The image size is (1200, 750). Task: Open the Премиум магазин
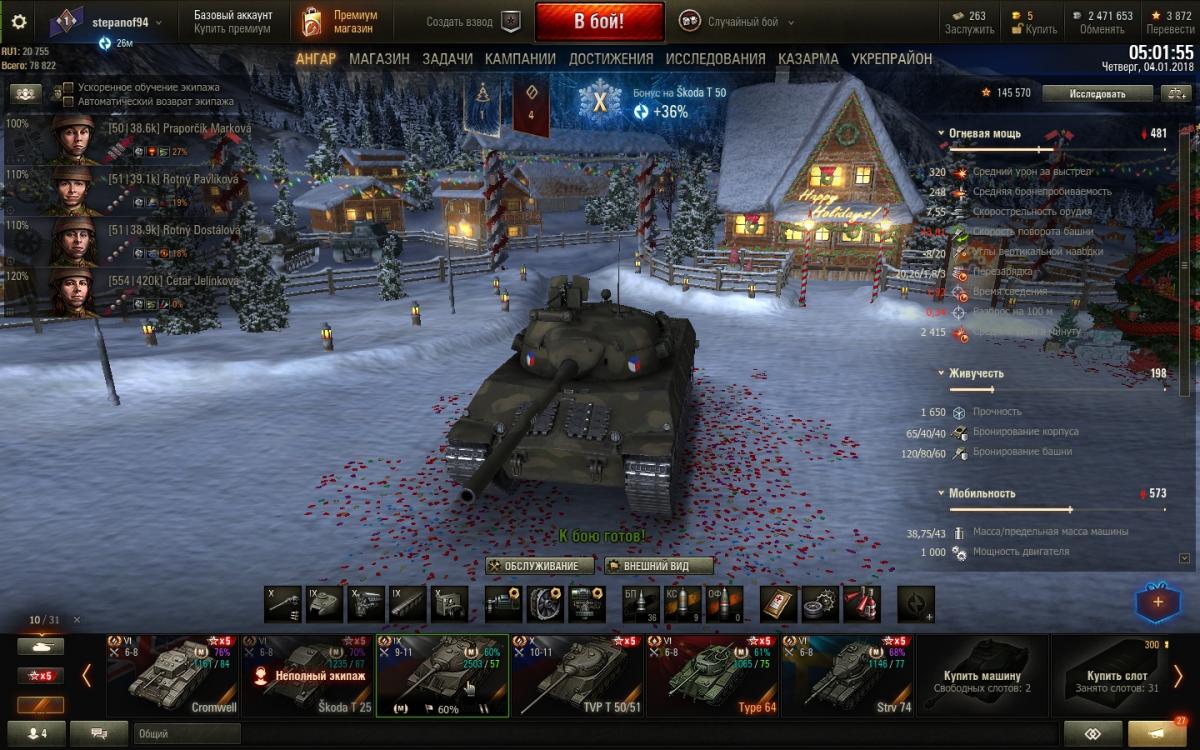click(341, 22)
